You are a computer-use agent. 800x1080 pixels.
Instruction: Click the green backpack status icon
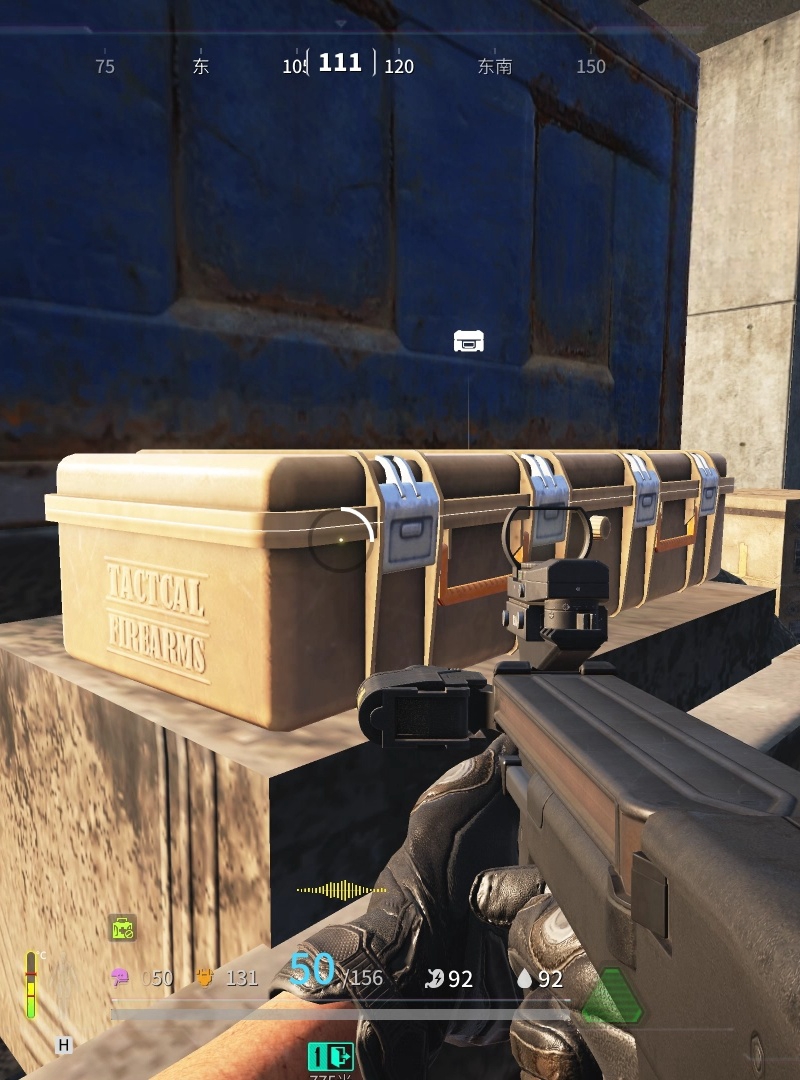122,928
